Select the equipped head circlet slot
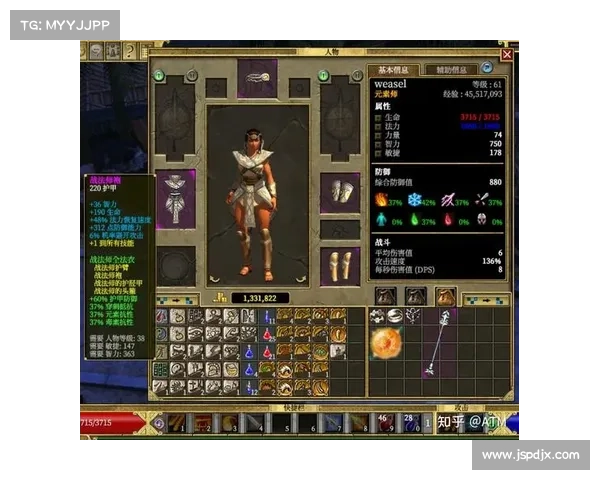Viewport: 600px width, 480px height. [257, 76]
